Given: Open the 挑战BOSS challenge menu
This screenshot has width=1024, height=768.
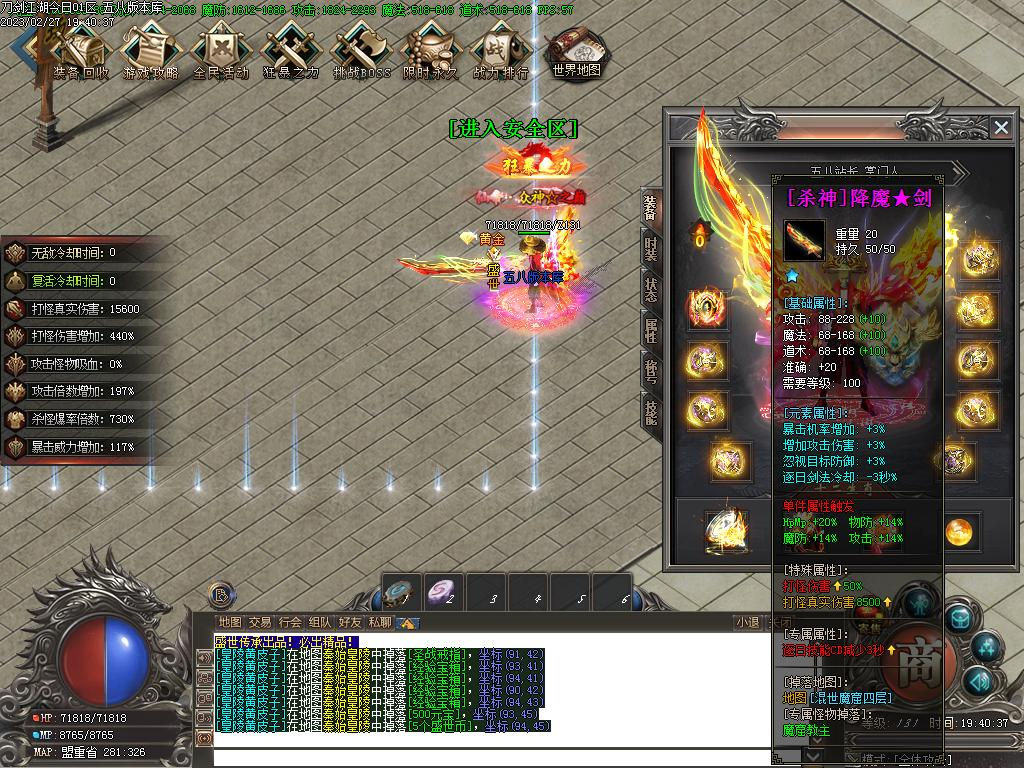Looking at the screenshot, I should coord(361,52).
